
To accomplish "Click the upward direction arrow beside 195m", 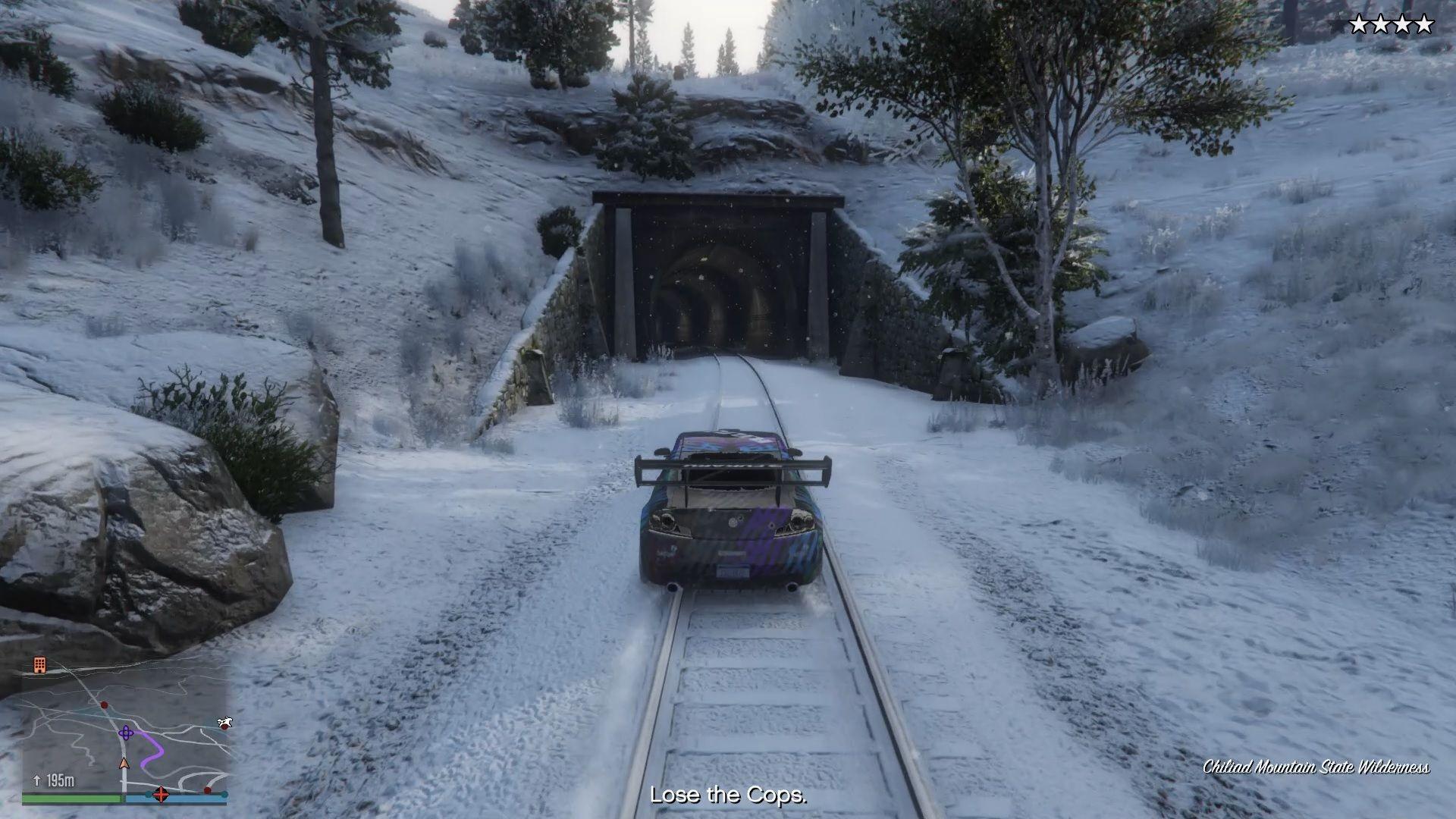I will tap(37, 780).
